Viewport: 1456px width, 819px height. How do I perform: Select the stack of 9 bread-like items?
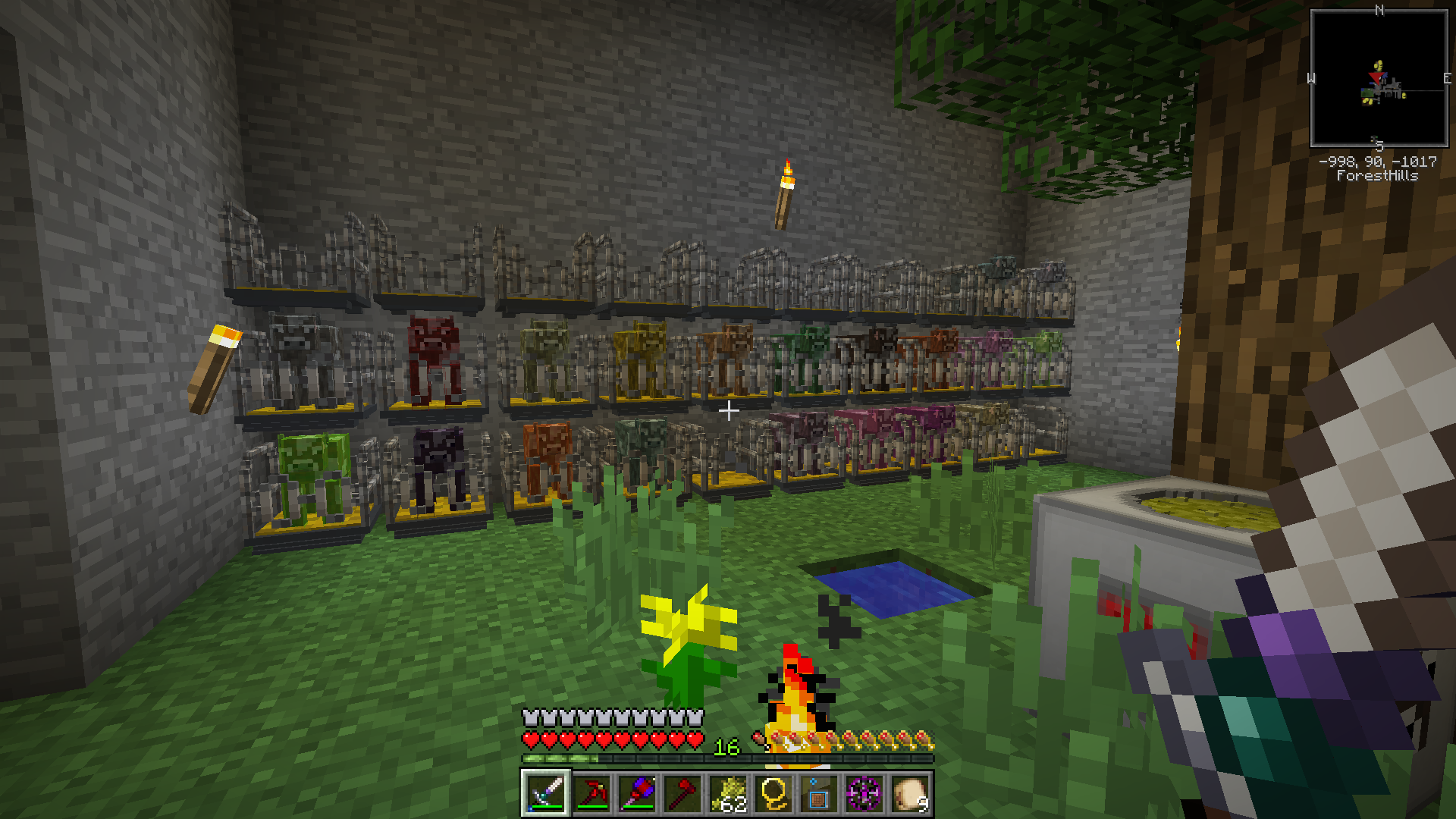click(909, 794)
